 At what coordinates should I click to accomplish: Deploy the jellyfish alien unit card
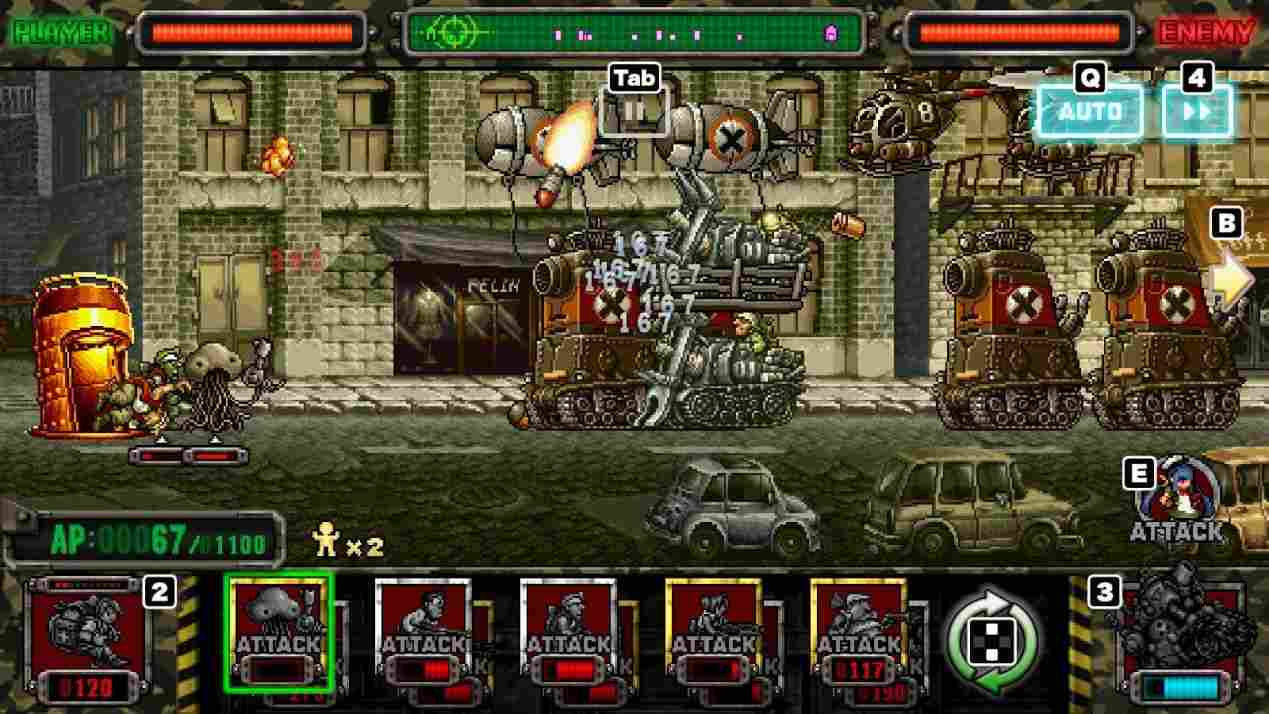pos(278,632)
